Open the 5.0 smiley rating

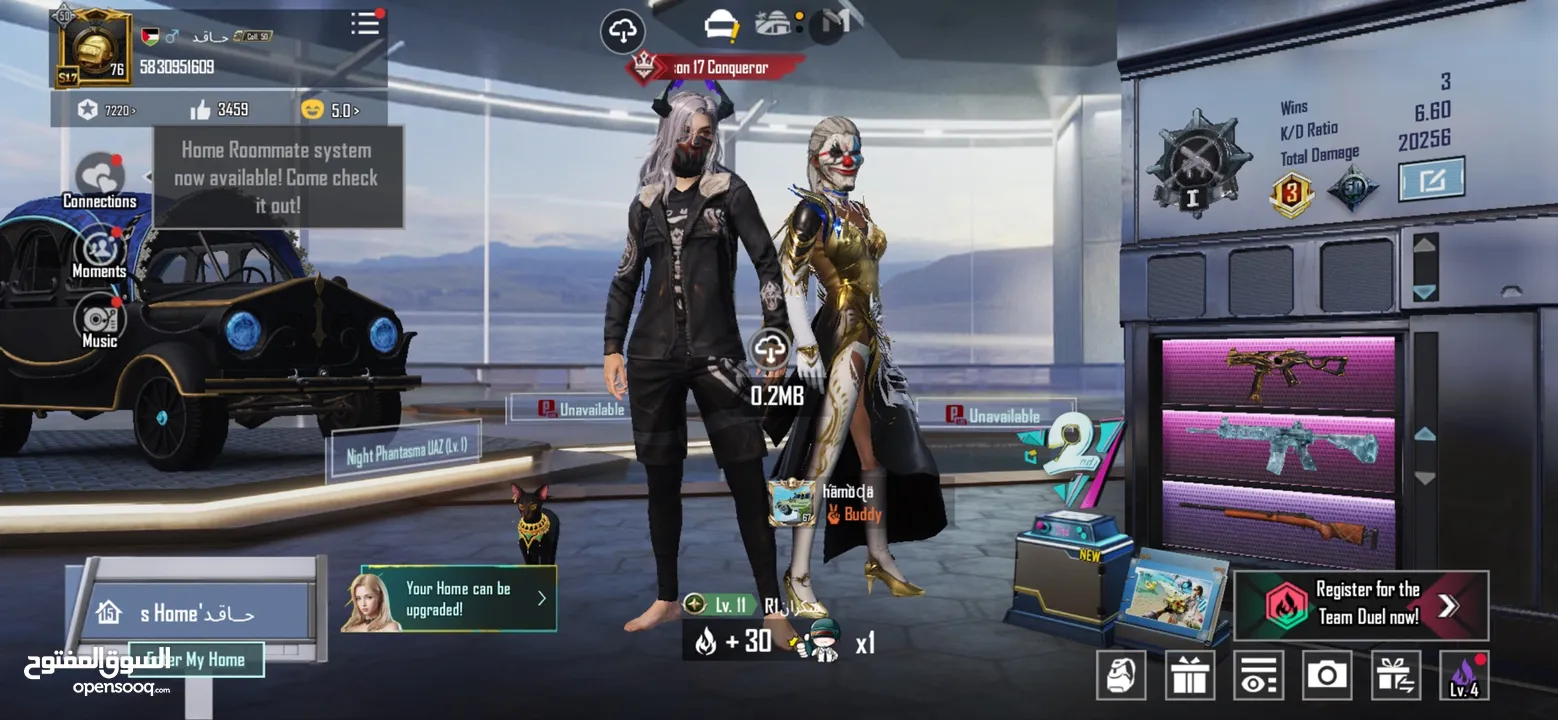[329, 110]
